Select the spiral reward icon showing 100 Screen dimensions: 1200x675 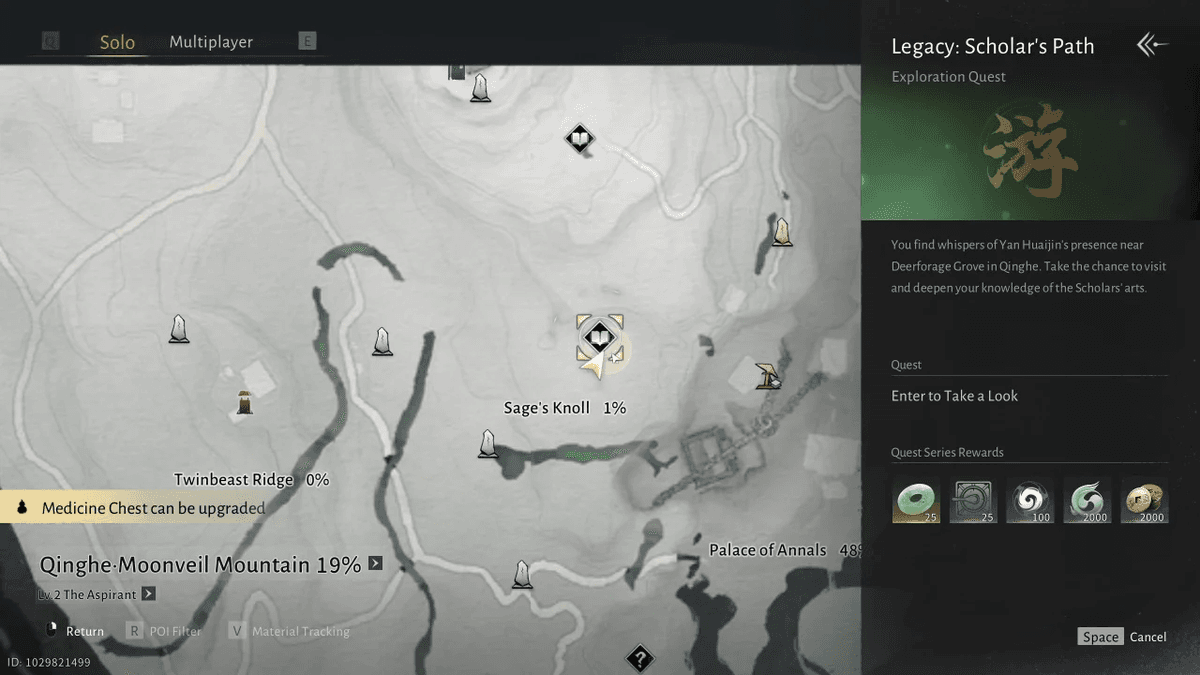[x=1030, y=501]
